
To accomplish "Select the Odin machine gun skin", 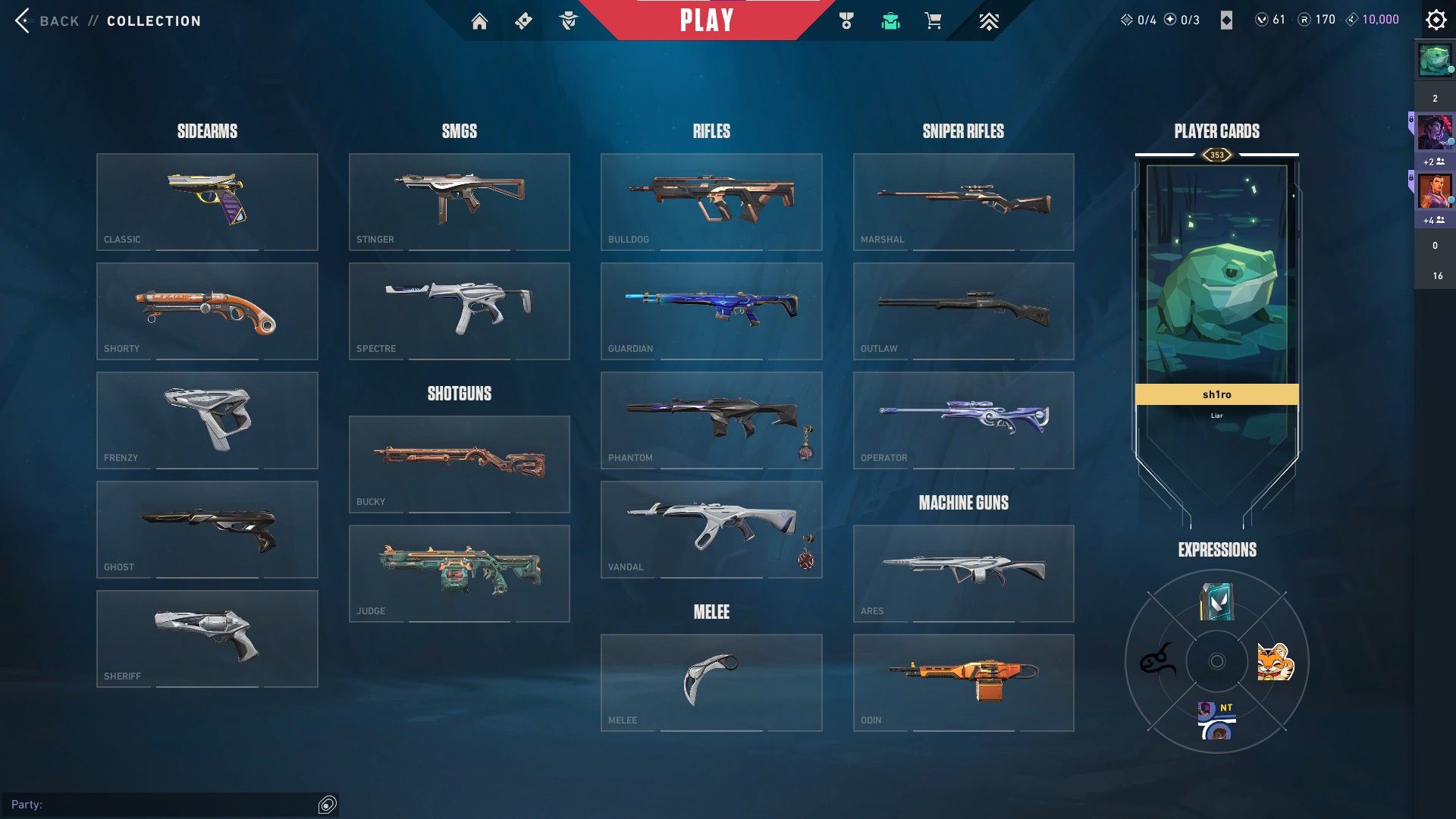I will click(x=963, y=682).
